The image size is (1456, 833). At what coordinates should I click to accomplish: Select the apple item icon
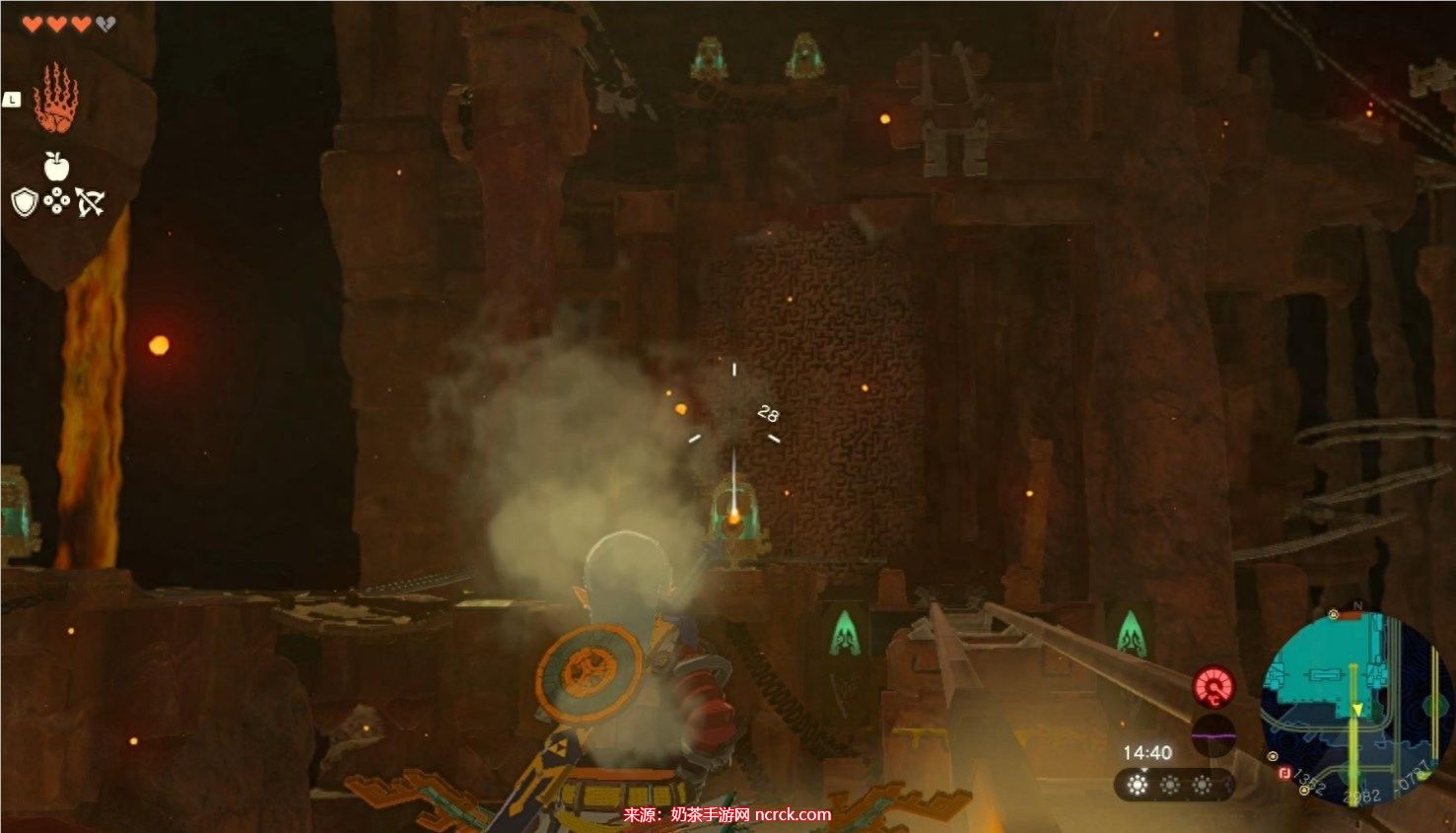[56, 167]
